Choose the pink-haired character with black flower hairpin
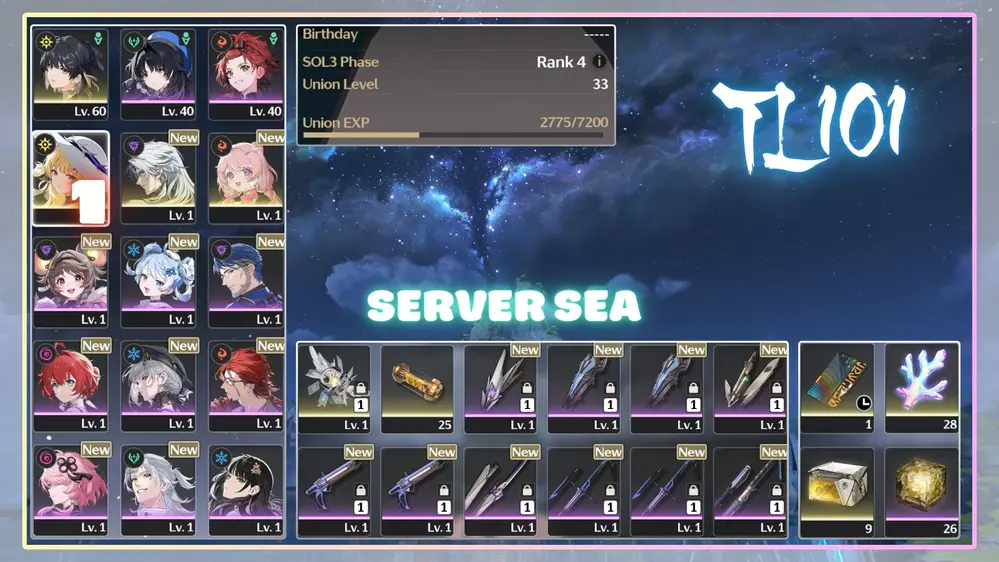This screenshot has width=999, height=562. 71,487
